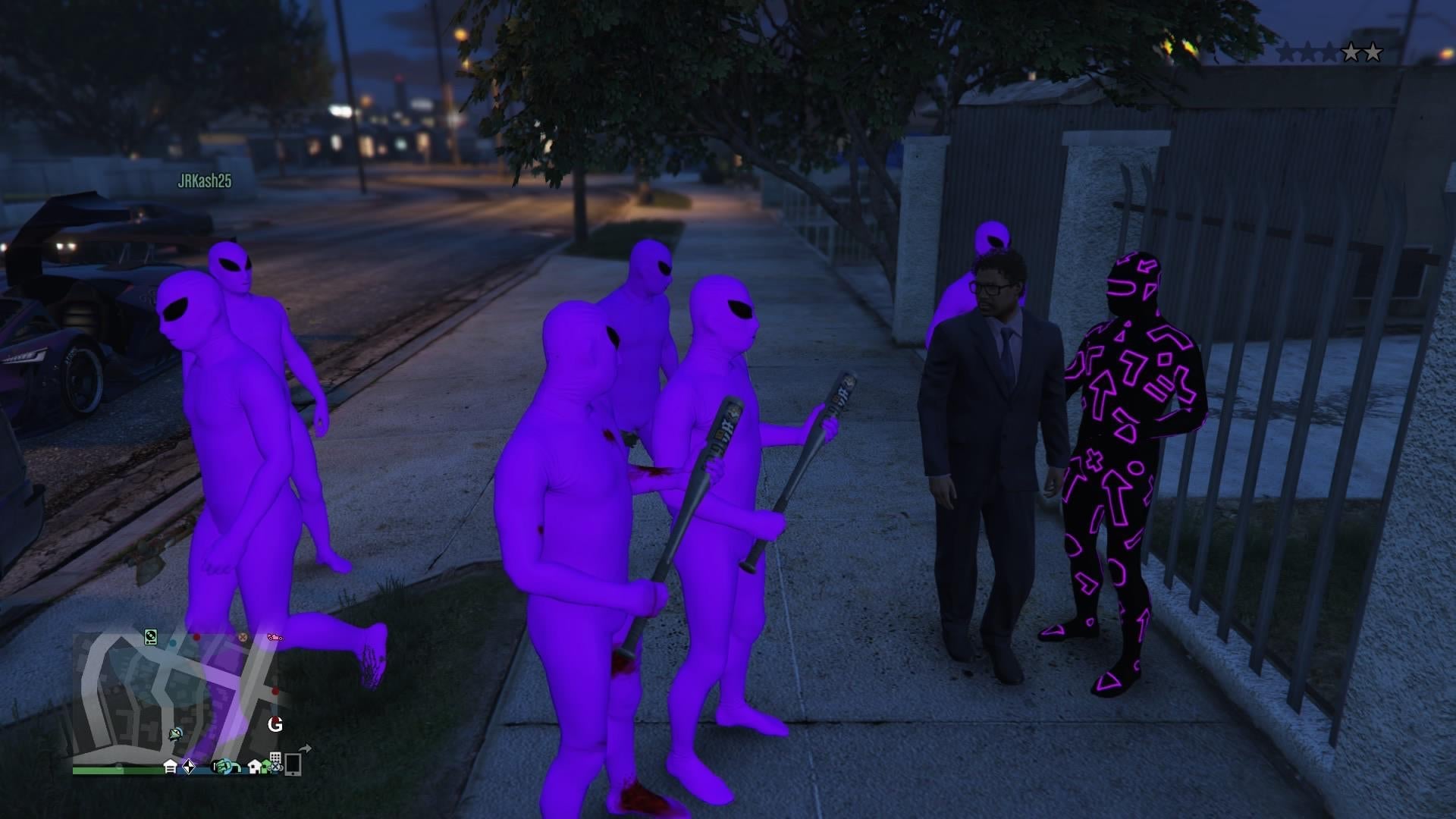The height and width of the screenshot is (819, 1456).
Task: Click the diamond objective marker on the minimap bar
Action: [x=189, y=767]
